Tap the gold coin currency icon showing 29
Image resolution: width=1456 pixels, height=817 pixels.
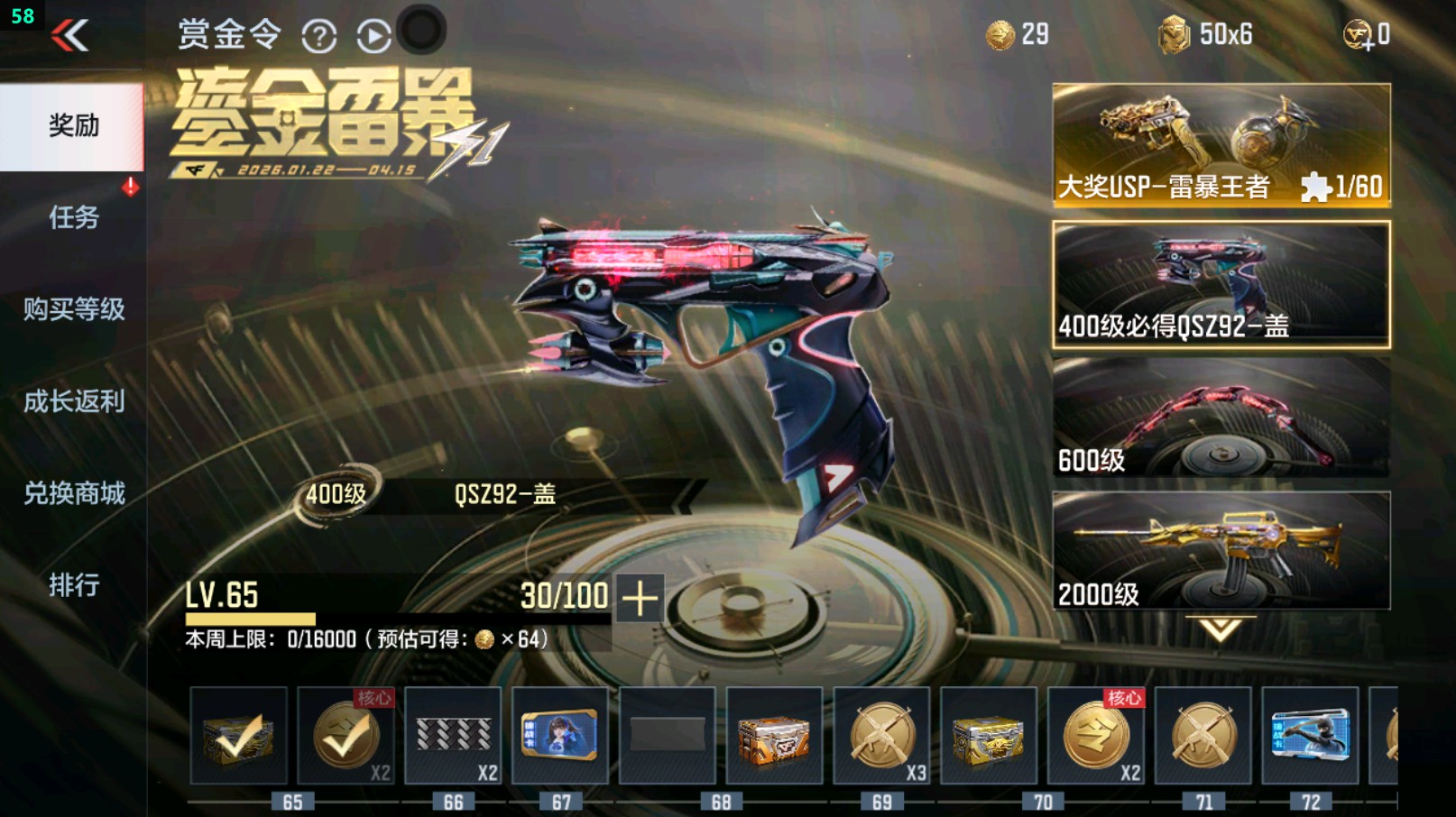pyautogui.click(x=1001, y=35)
